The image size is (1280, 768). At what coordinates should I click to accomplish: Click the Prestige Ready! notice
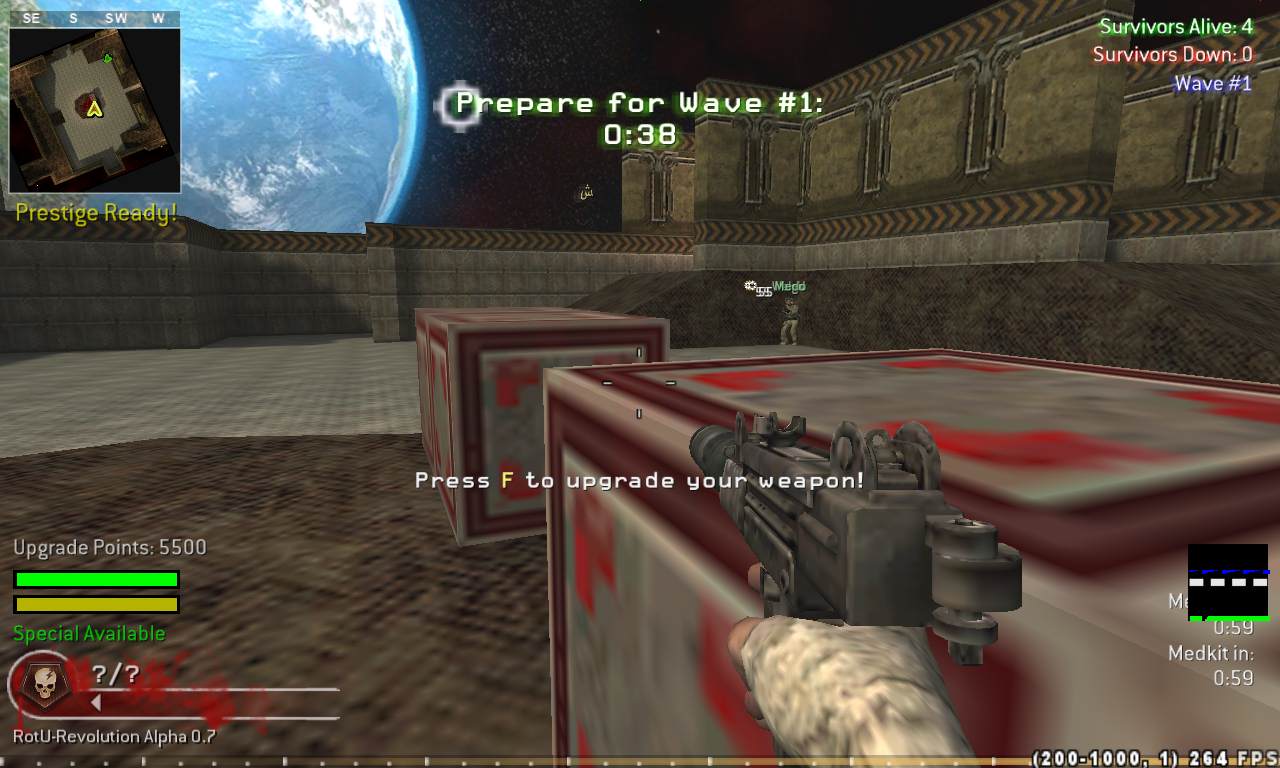(96, 213)
